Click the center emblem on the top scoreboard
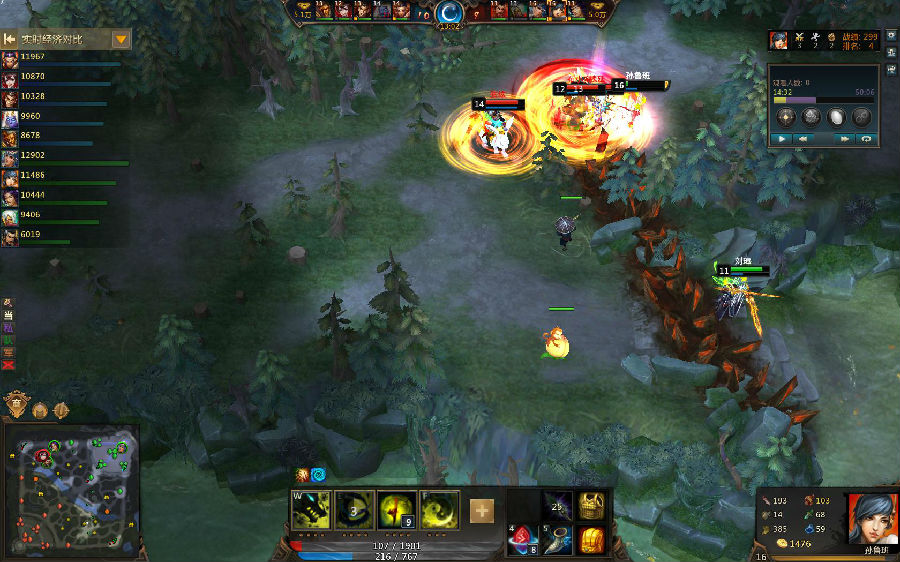This screenshot has width=900, height=562. [450, 12]
